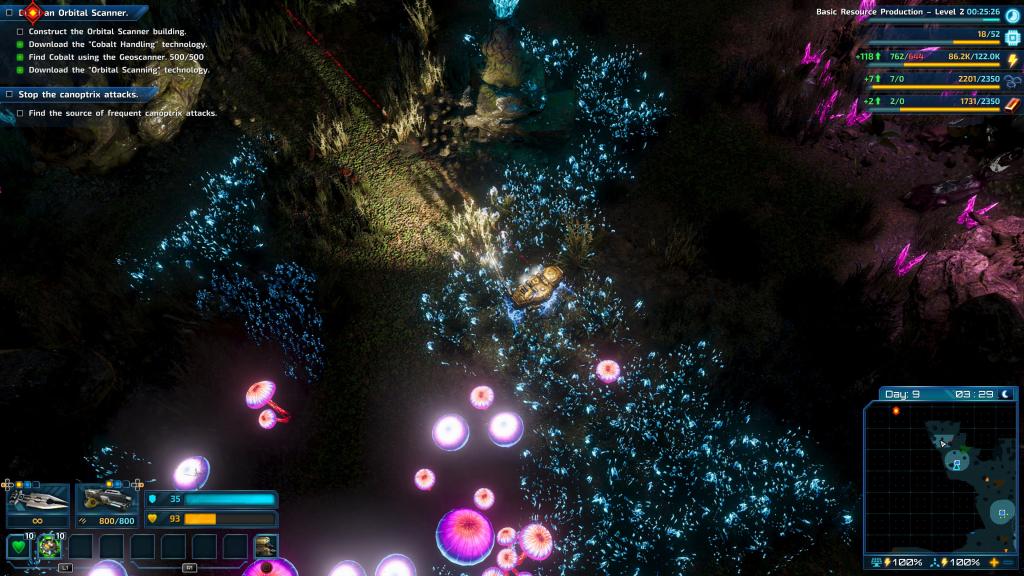Click the orange marker on the minimap
Image resolution: width=1024 pixels, height=576 pixels.
pos(896,410)
